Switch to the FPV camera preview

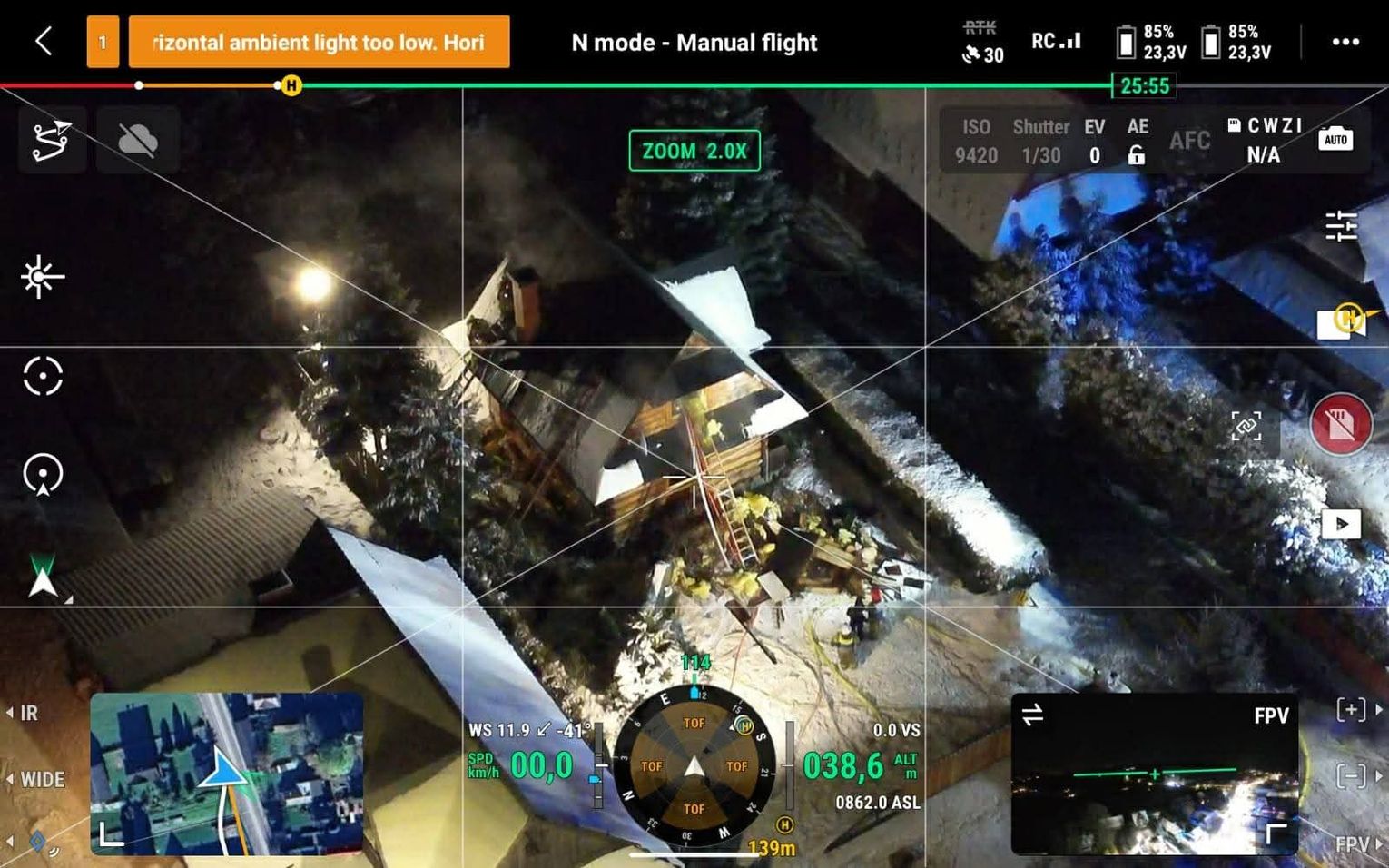(x=1154, y=774)
